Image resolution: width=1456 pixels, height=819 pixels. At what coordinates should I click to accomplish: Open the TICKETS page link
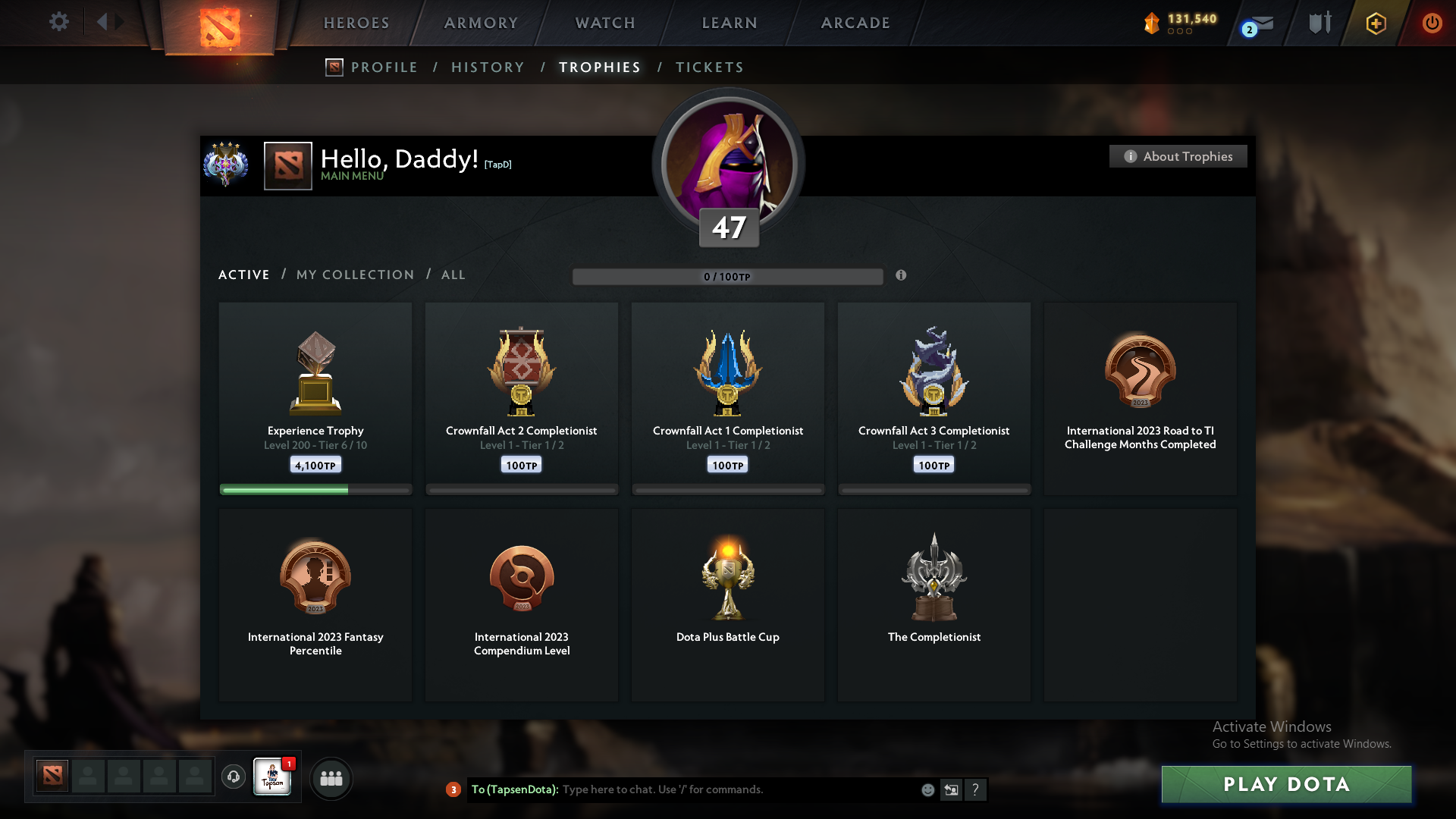[x=709, y=67]
